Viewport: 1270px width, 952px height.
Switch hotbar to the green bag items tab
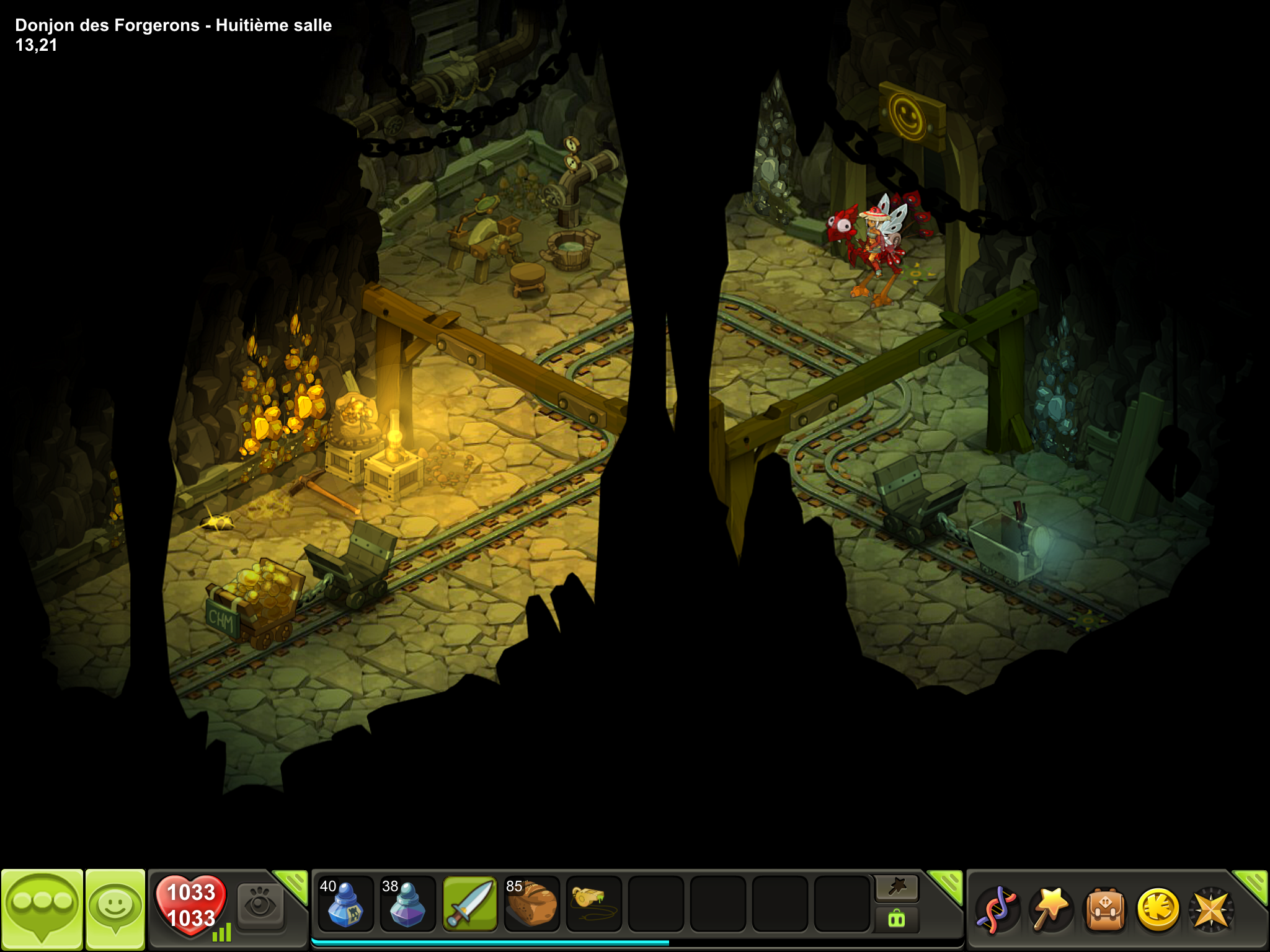[897, 919]
